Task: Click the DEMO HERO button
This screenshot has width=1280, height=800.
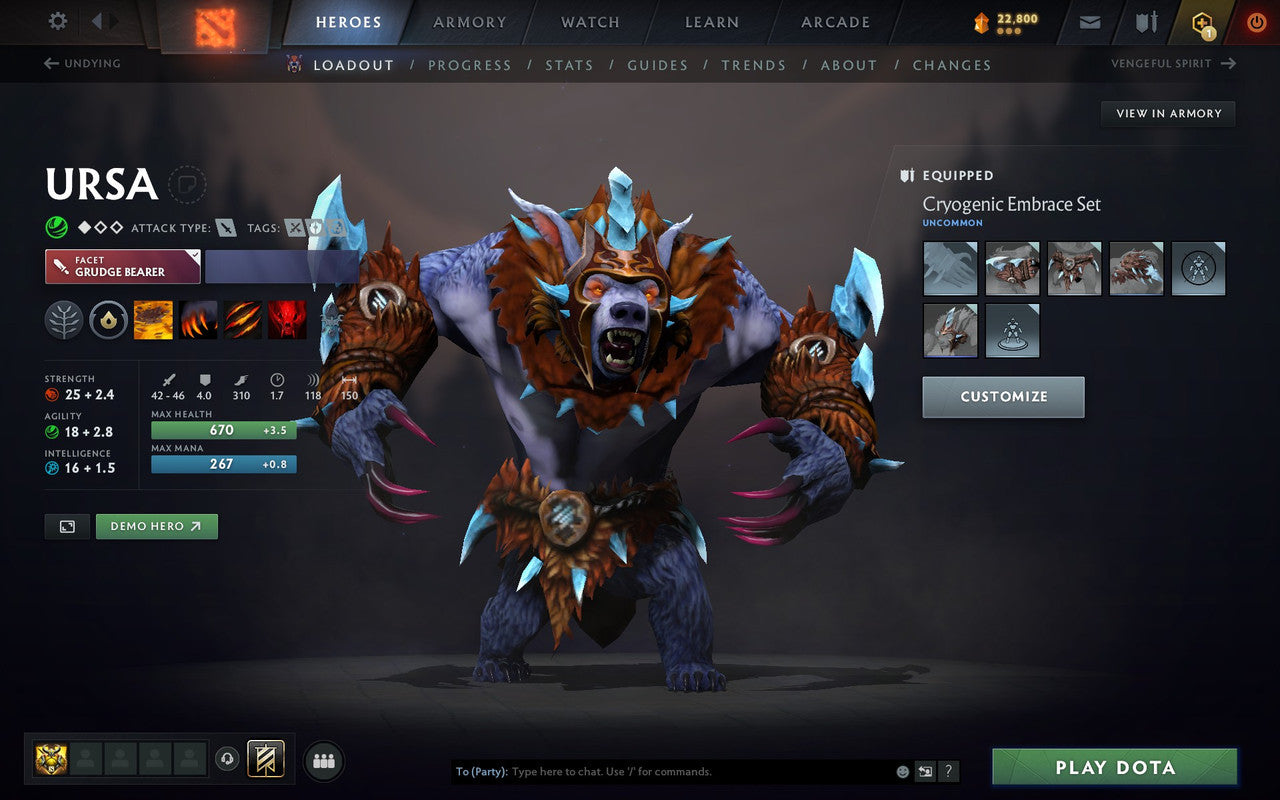Action: click(x=156, y=526)
